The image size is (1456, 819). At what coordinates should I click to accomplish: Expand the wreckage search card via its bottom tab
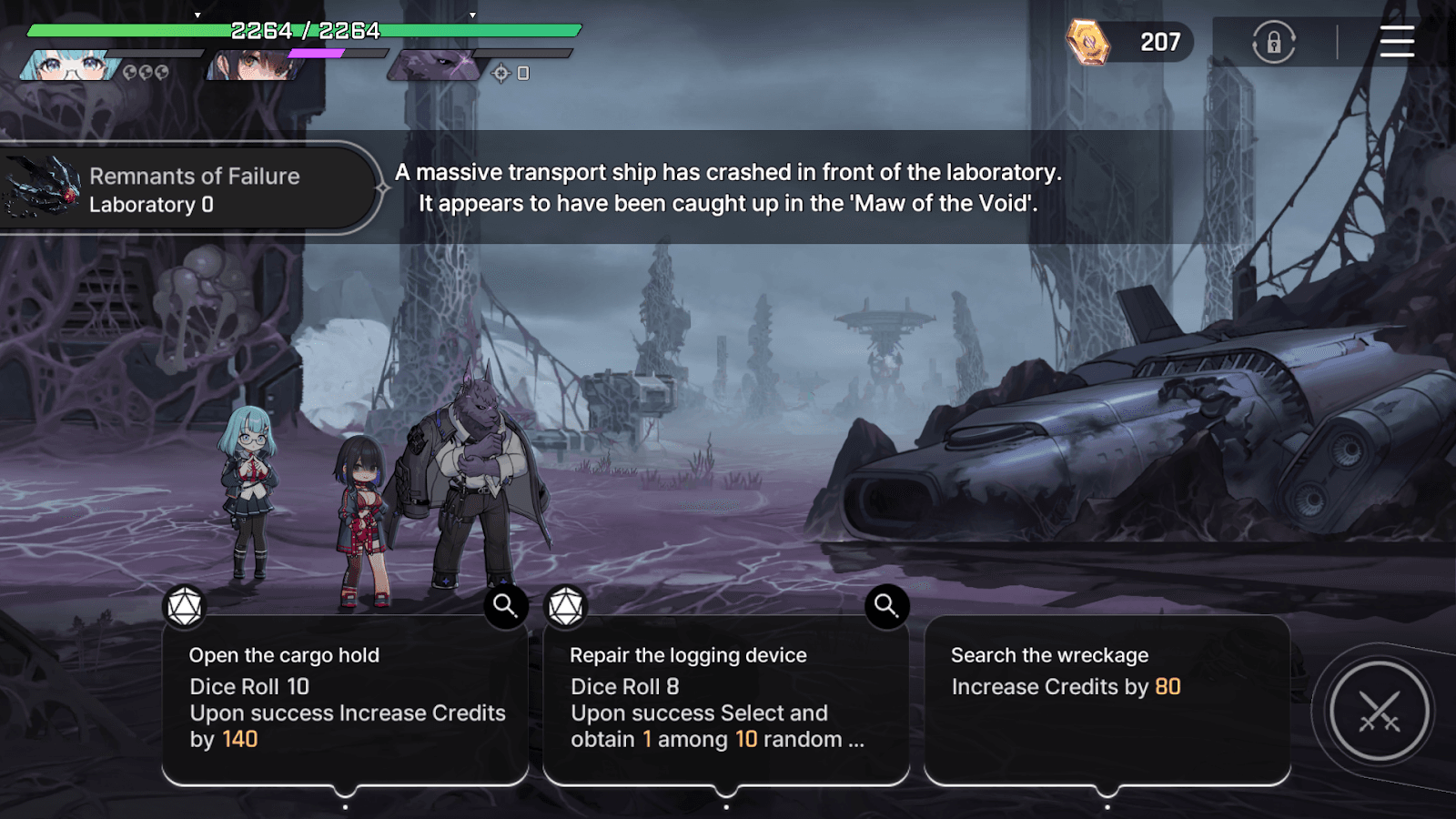[1107, 805]
